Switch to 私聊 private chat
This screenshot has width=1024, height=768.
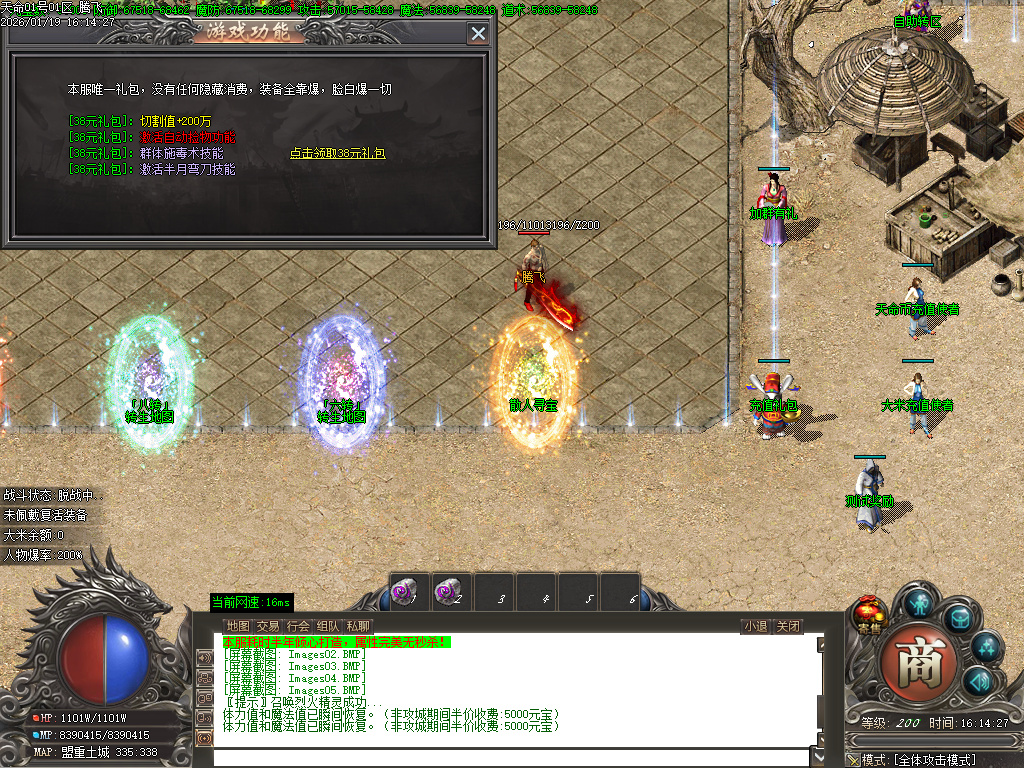tap(358, 626)
